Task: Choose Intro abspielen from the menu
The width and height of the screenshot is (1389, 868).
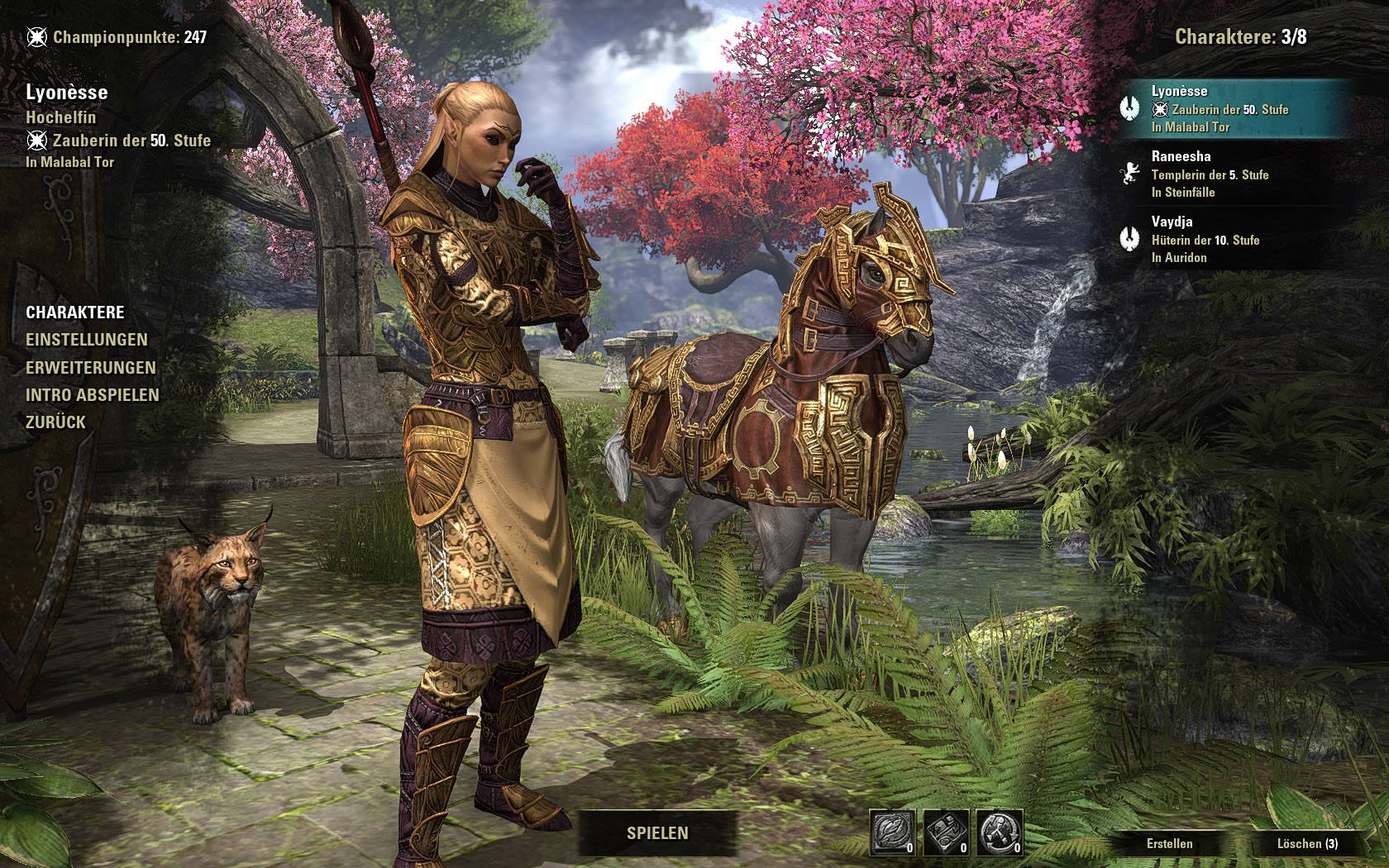Action: pos(93,395)
